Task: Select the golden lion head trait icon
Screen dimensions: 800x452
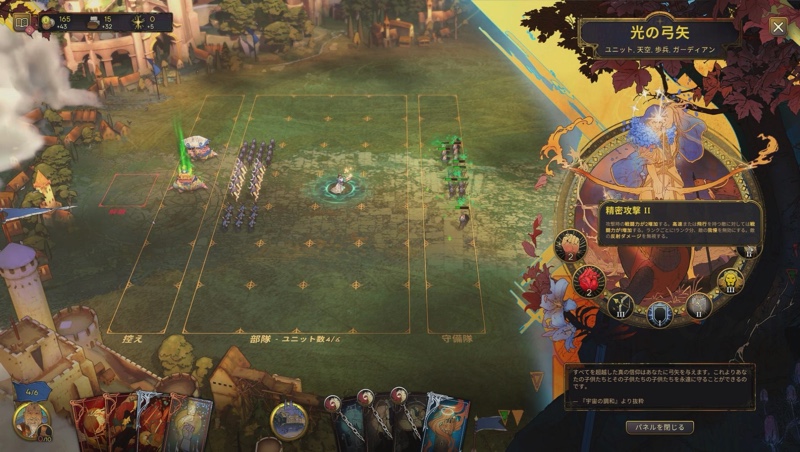Action: point(730,280)
